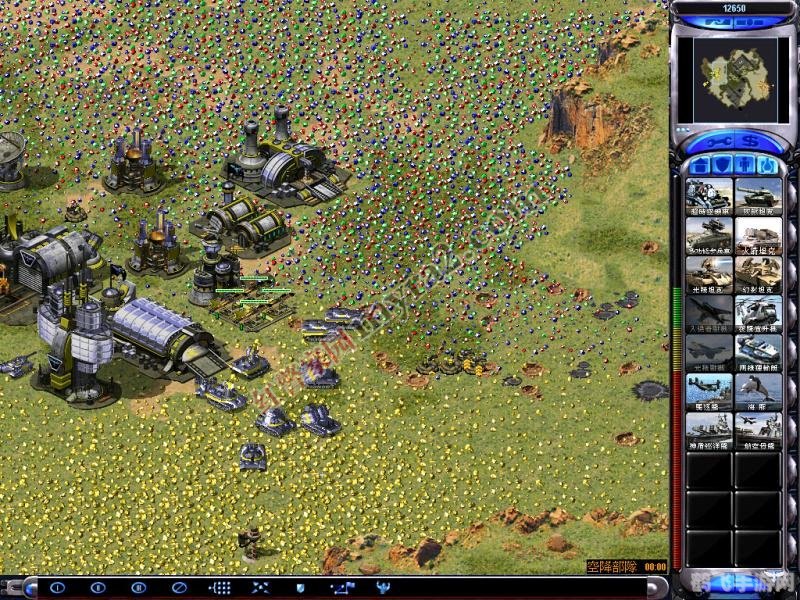Image resolution: width=800 pixels, height=600 pixels.
Task: Switch to the infantry build tab
Action: pyautogui.click(x=744, y=164)
